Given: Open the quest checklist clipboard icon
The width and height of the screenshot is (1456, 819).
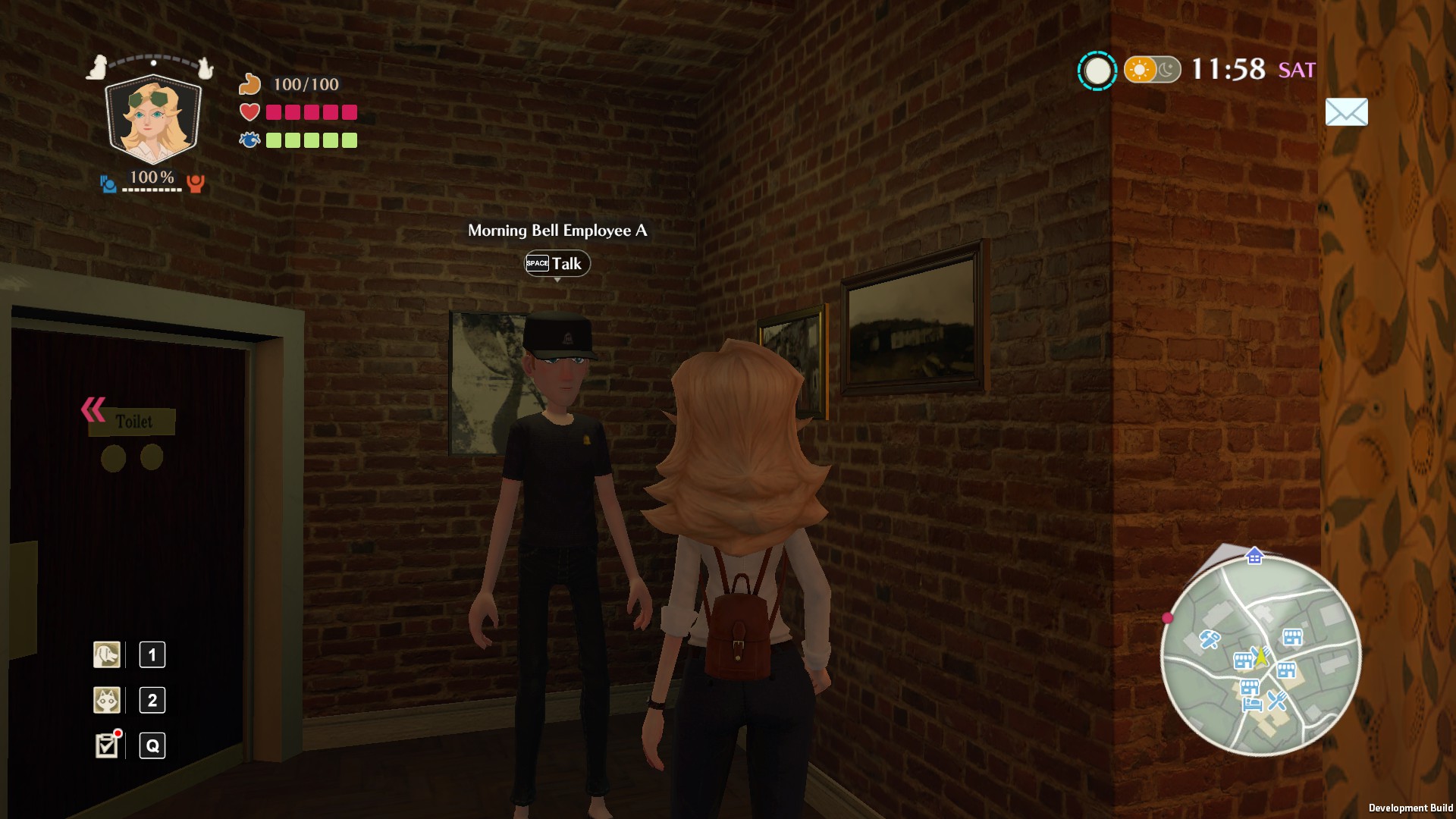Looking at the screenshot, I should (106, 745).
